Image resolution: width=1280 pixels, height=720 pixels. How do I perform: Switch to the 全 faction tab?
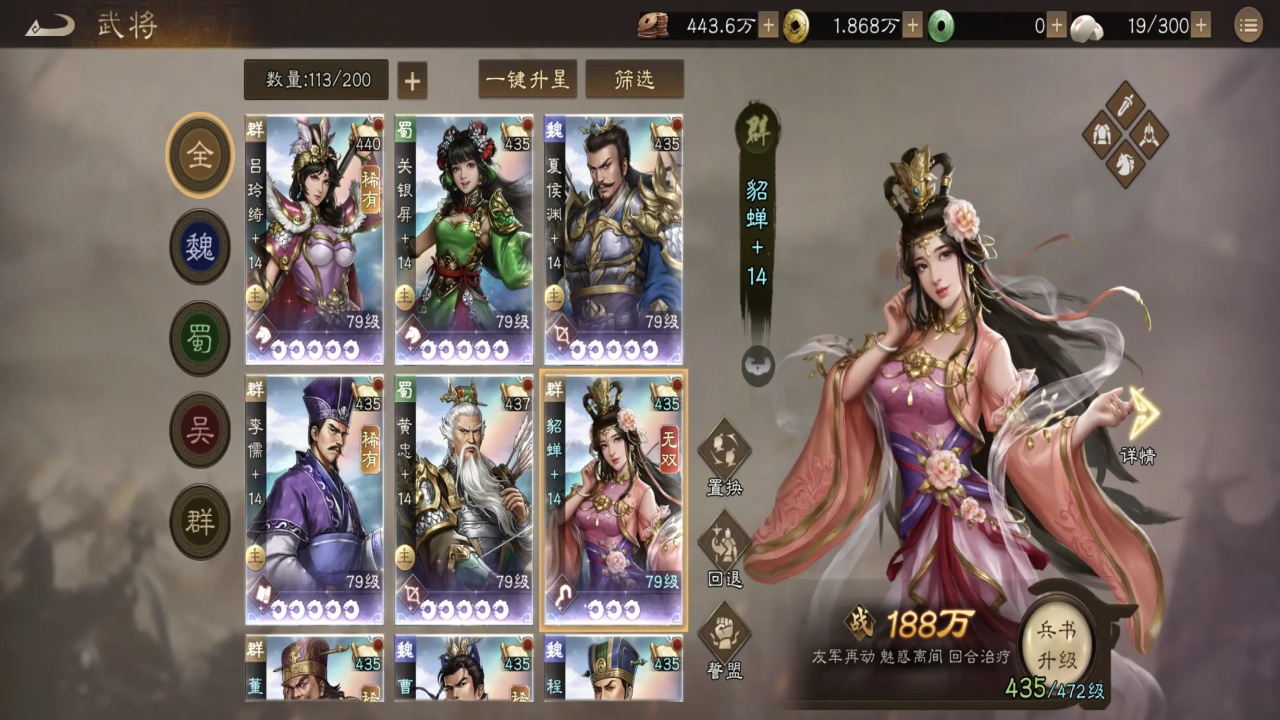tap(200, 156)
